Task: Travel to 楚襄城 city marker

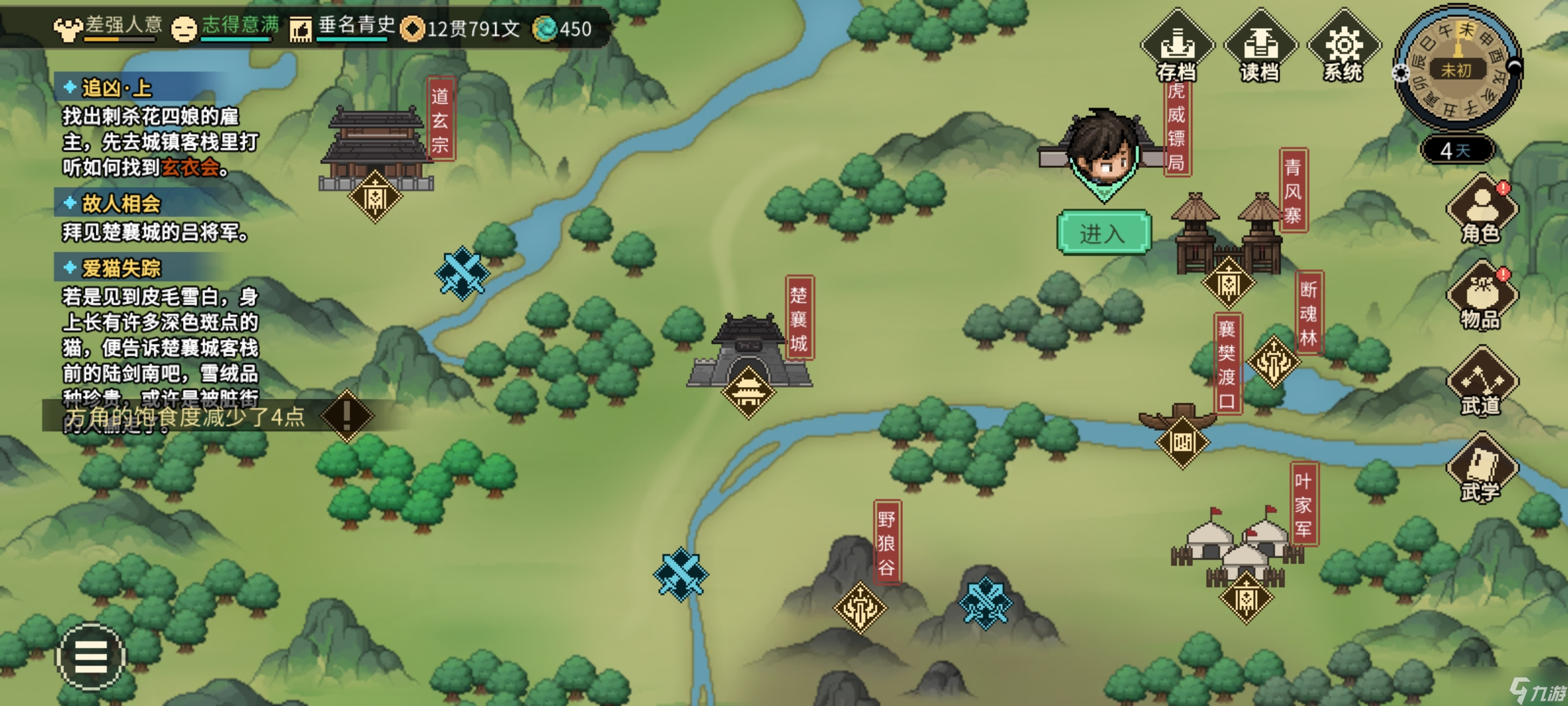Action: pyautogui.click(x=749, y=392)
